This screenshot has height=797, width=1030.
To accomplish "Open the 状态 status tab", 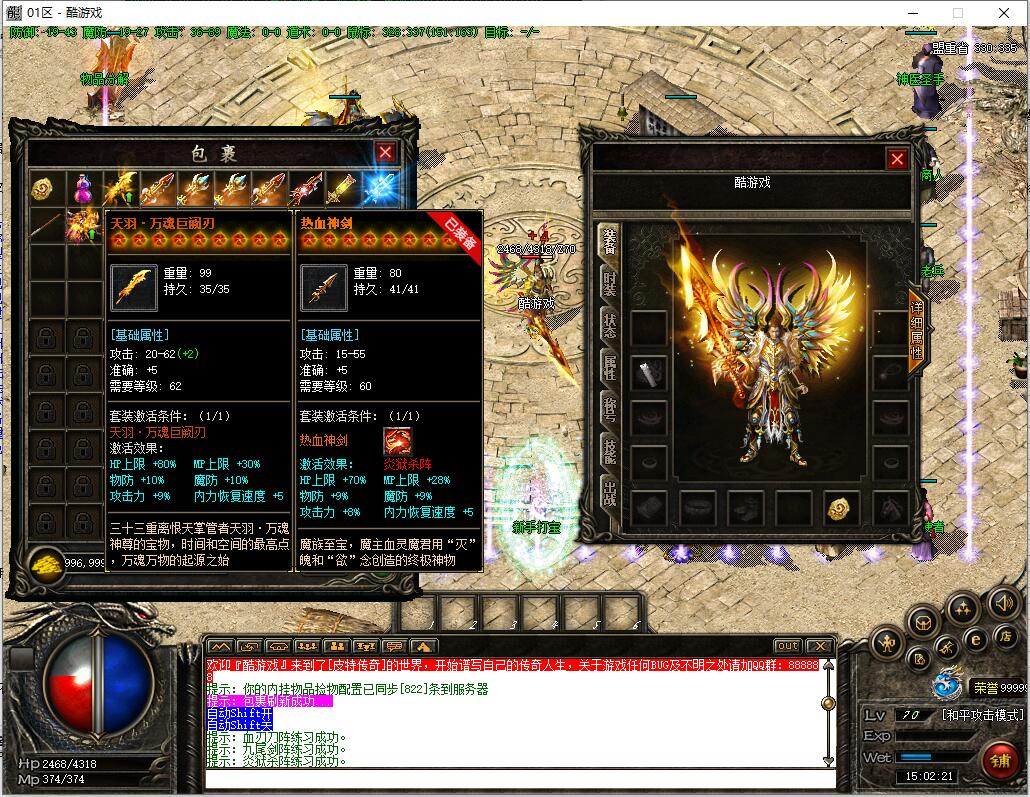I will click(x=609, y=325).
